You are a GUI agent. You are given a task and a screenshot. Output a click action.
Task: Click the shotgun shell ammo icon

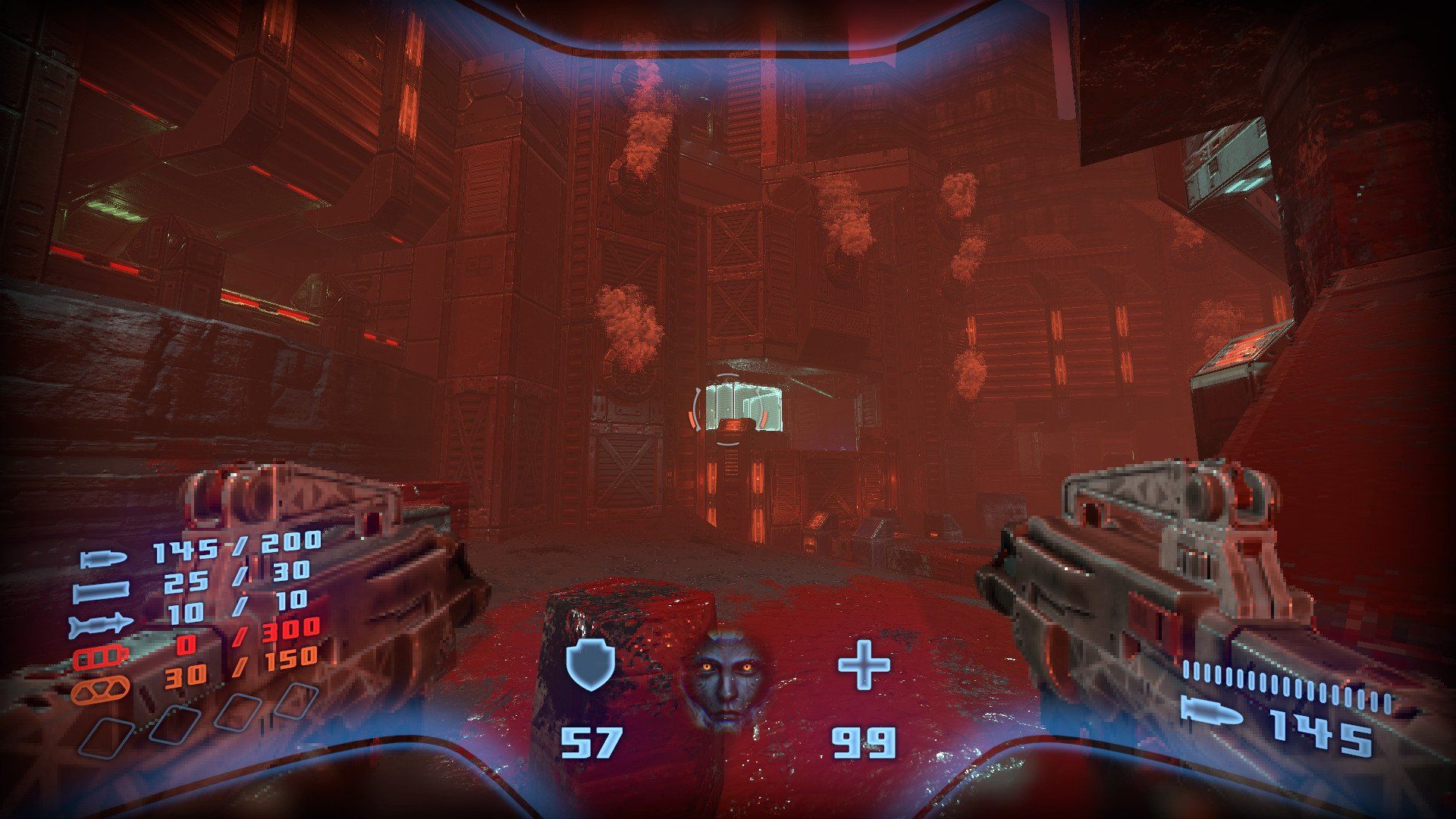103,591
